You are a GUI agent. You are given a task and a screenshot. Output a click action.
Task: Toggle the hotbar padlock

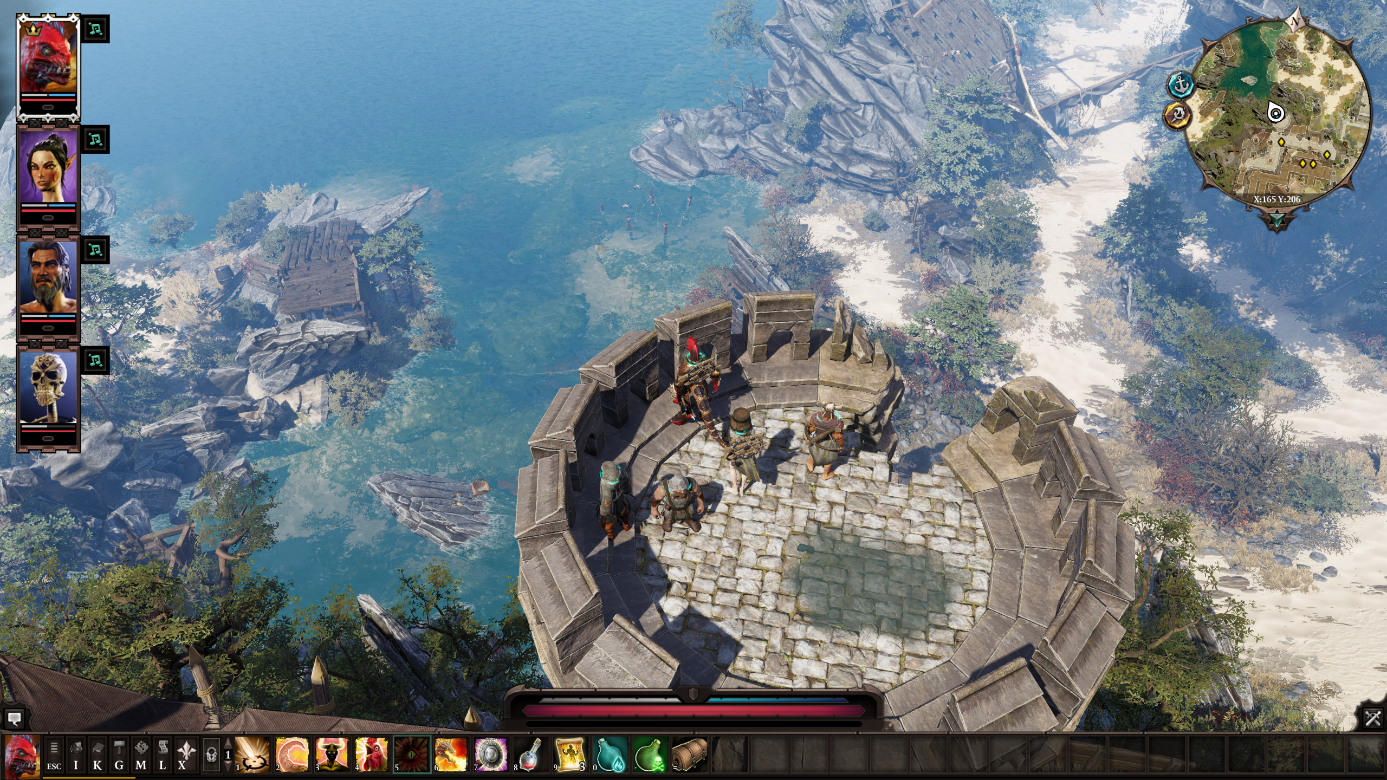(x=211, y=753)
